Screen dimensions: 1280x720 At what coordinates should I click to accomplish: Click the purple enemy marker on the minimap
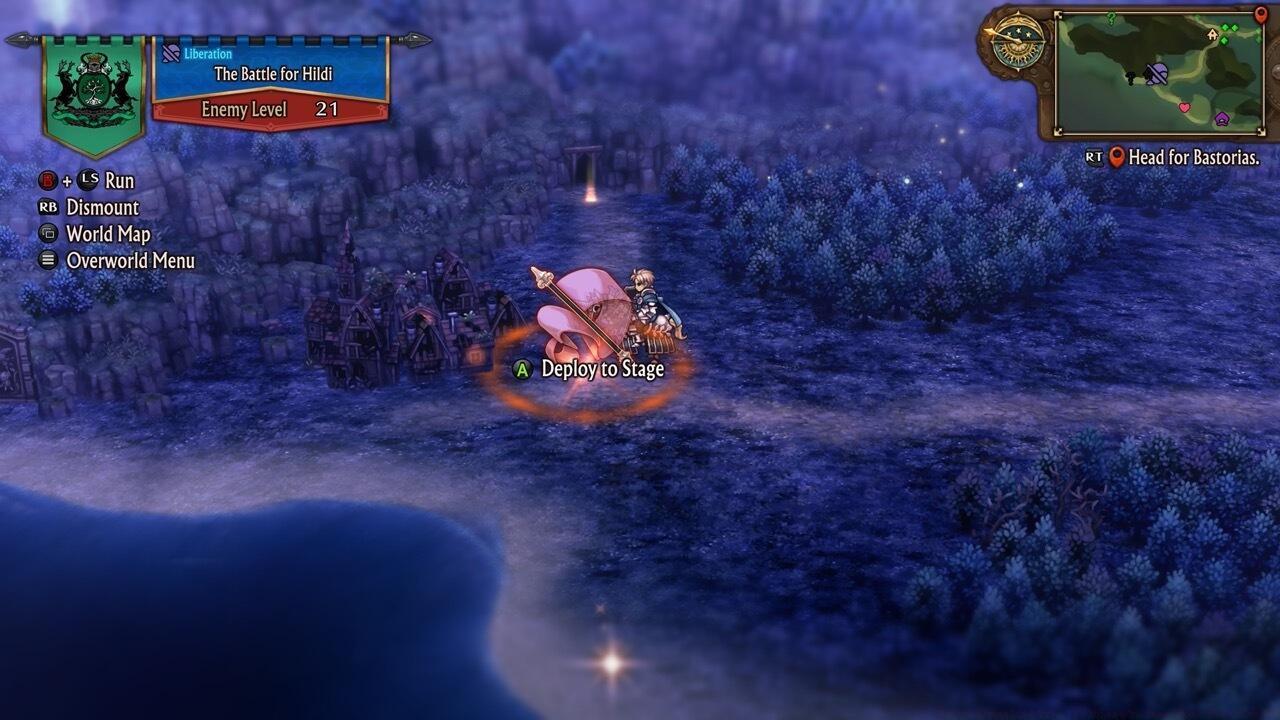(x=1222, y=119)
